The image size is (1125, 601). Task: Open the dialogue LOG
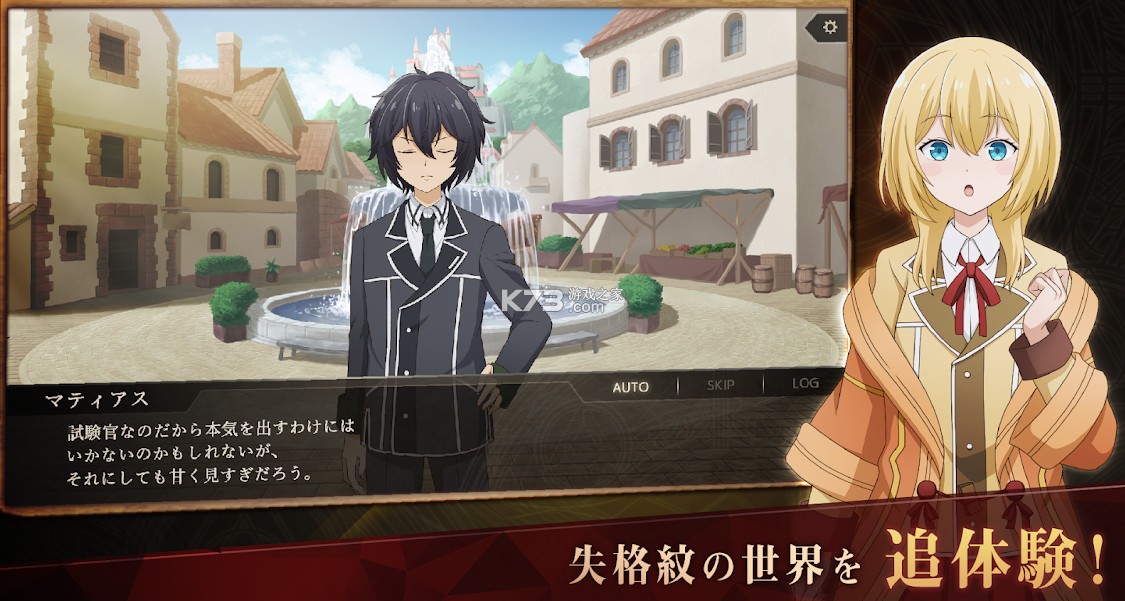click(805, 384)
